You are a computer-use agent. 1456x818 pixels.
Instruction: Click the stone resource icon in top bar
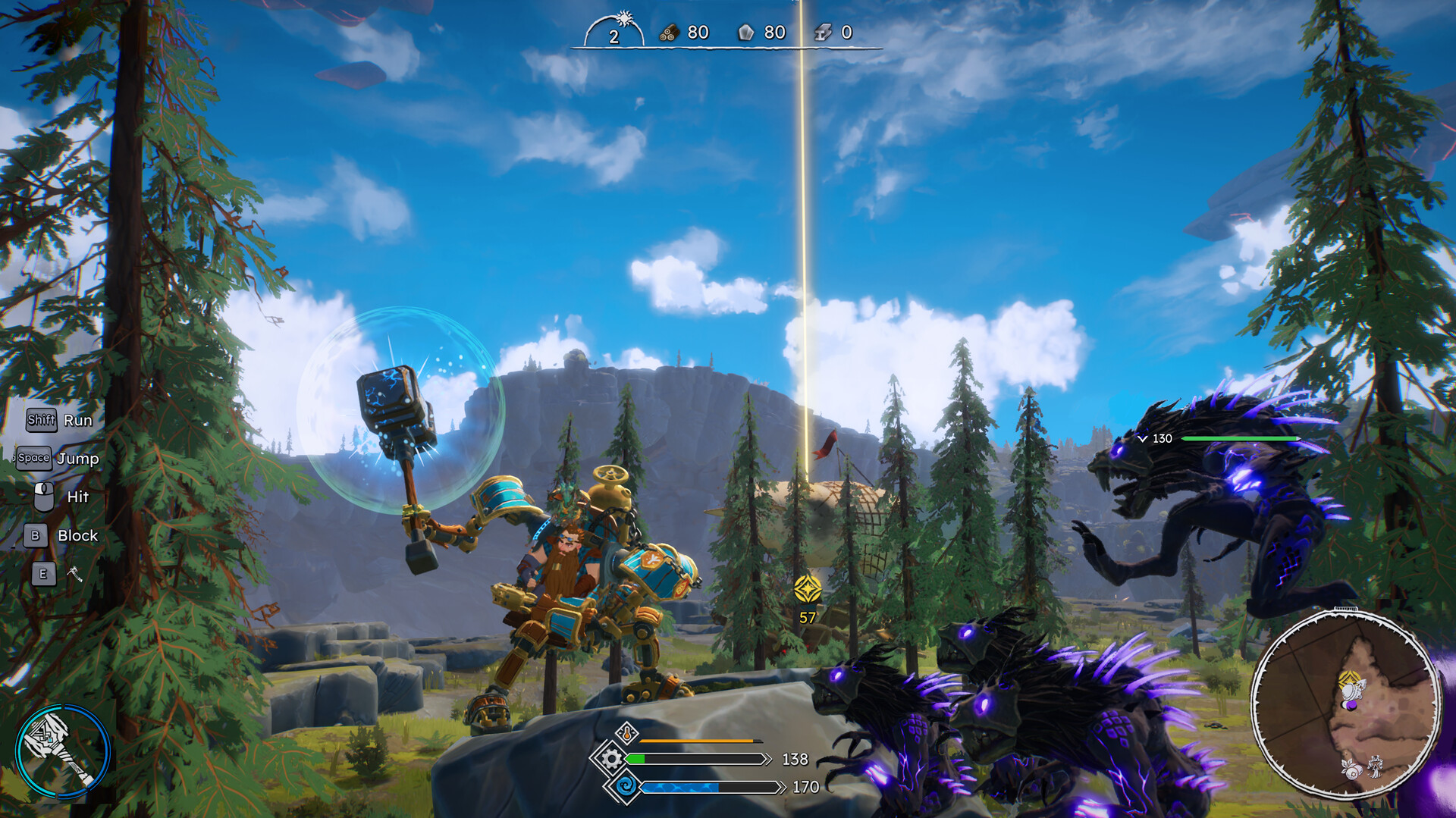(x=745, y=33)
